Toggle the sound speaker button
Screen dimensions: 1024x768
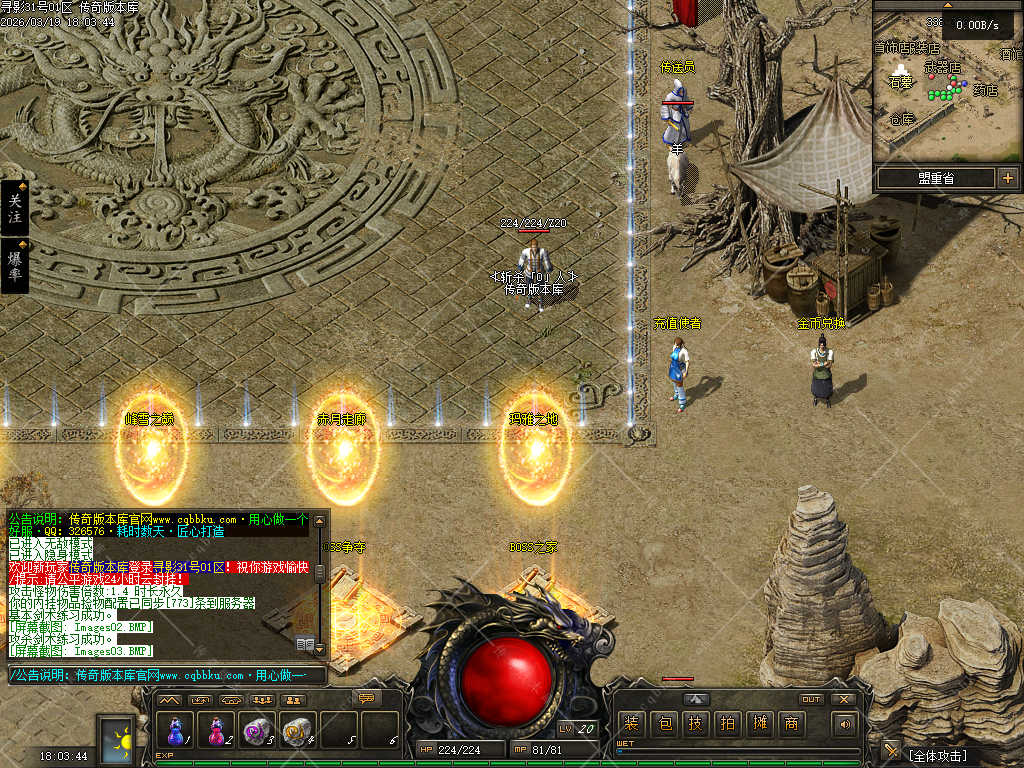846,724
